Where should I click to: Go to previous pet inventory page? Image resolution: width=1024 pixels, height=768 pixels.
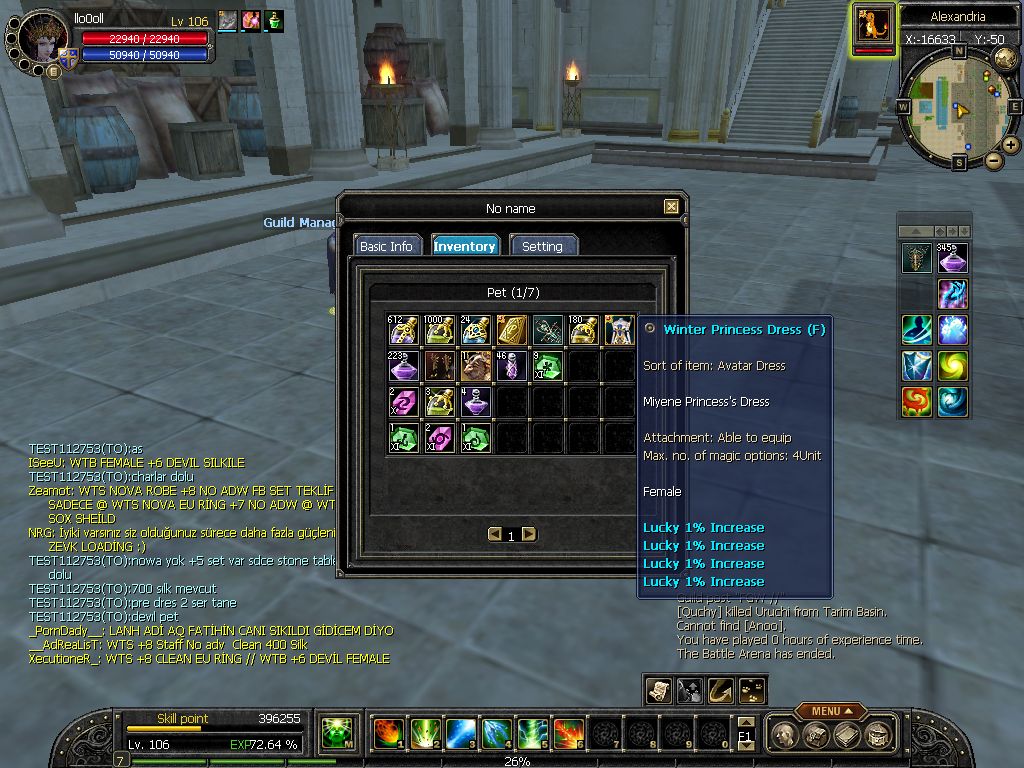(x=494, y=534)
